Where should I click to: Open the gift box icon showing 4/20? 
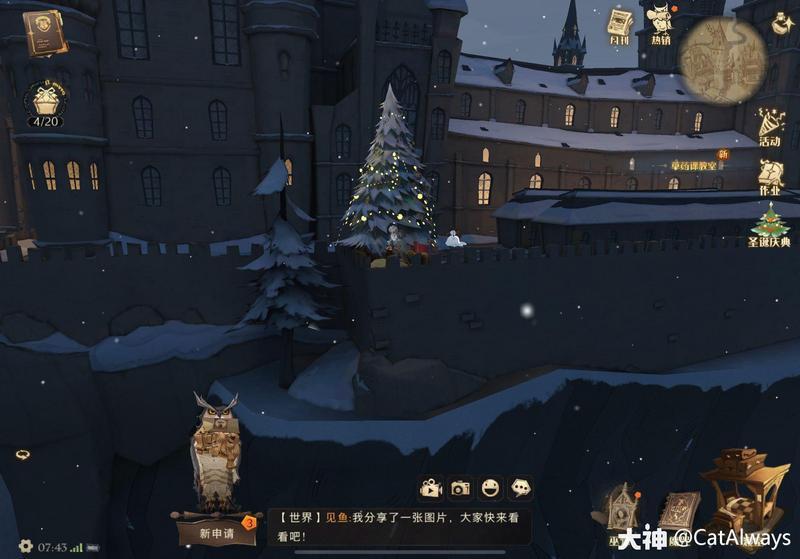[x=44, y=102]
